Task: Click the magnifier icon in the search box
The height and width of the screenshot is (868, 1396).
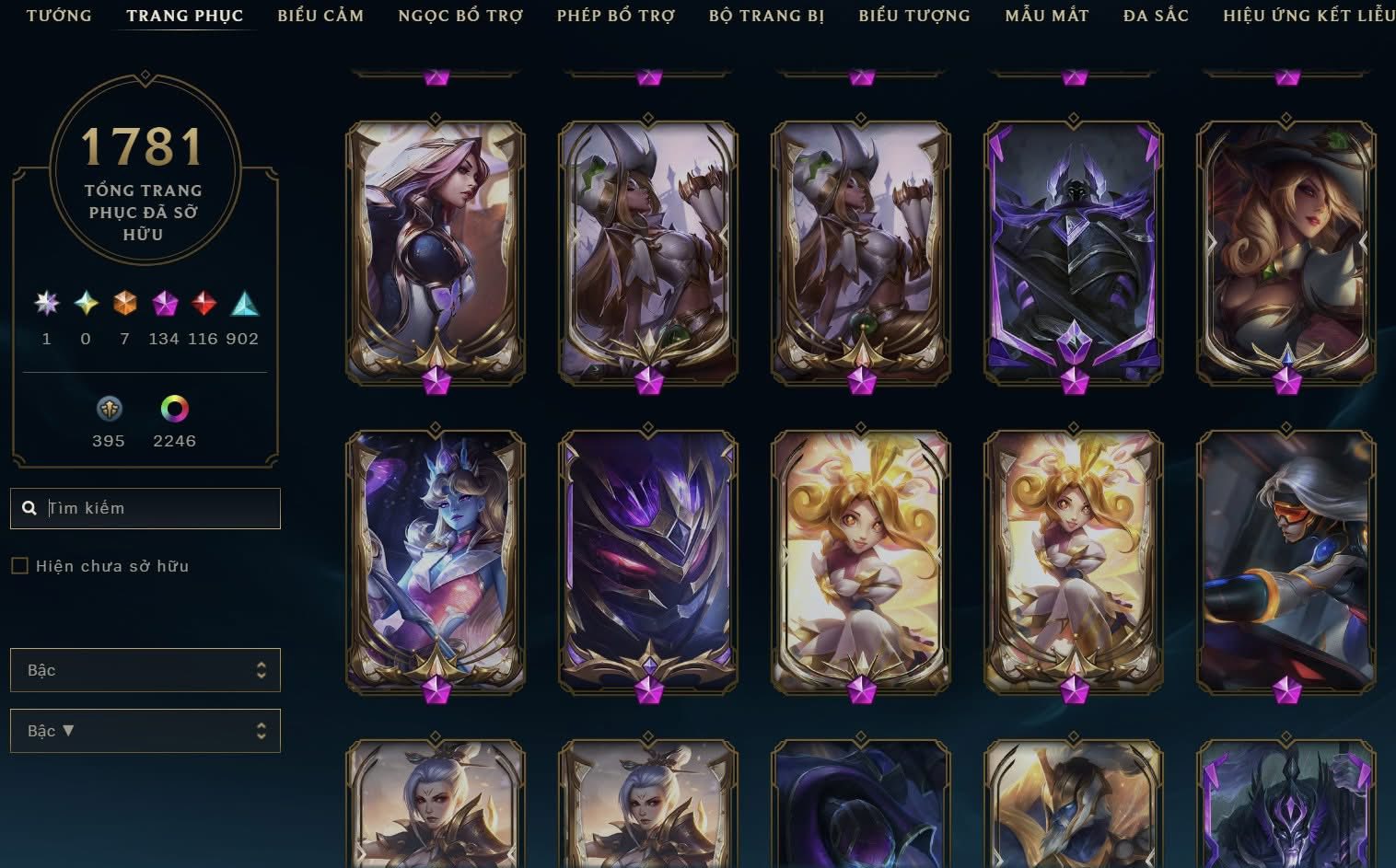Action: click(30, 507)
